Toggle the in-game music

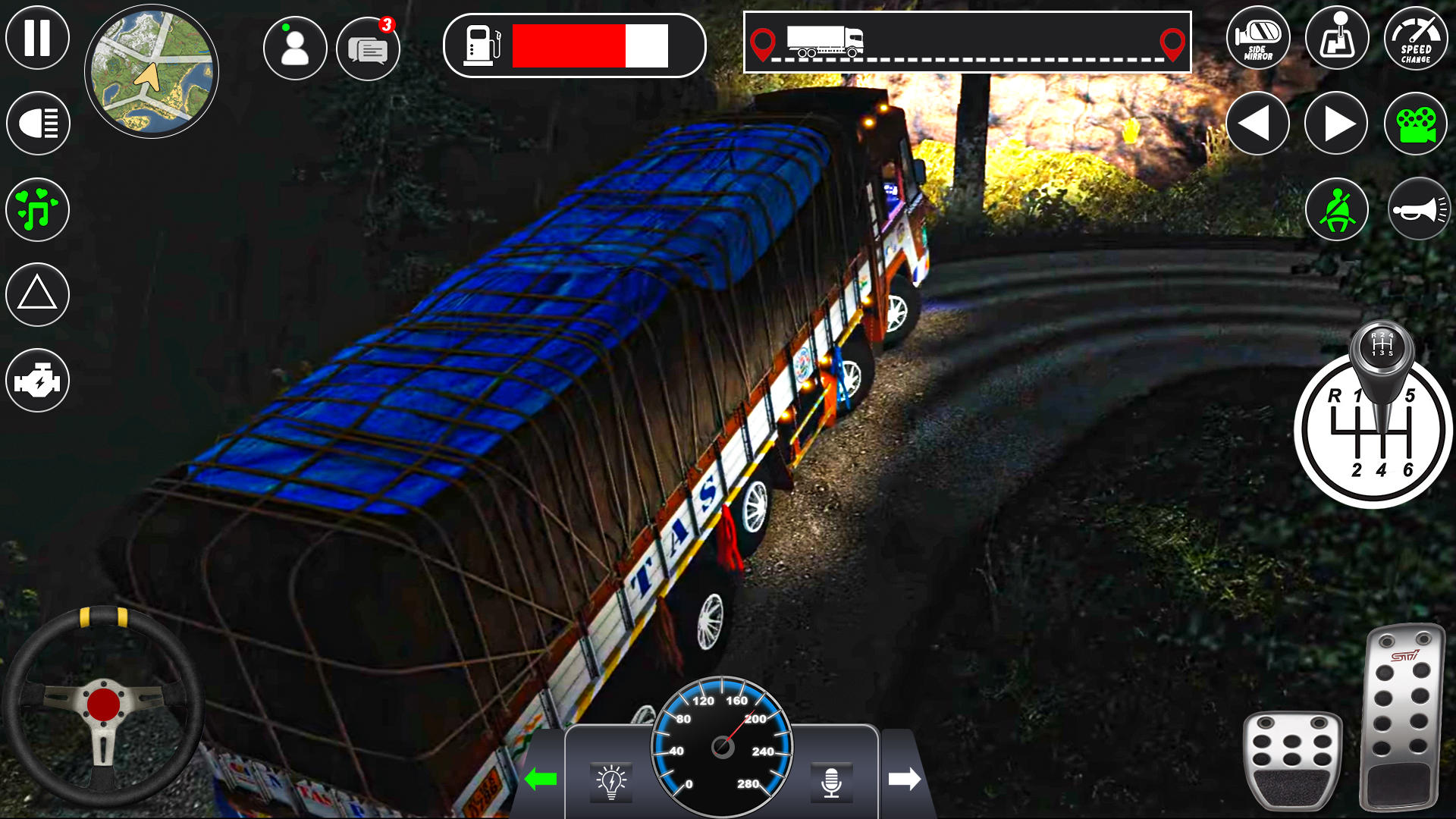(x=37, y=209)
